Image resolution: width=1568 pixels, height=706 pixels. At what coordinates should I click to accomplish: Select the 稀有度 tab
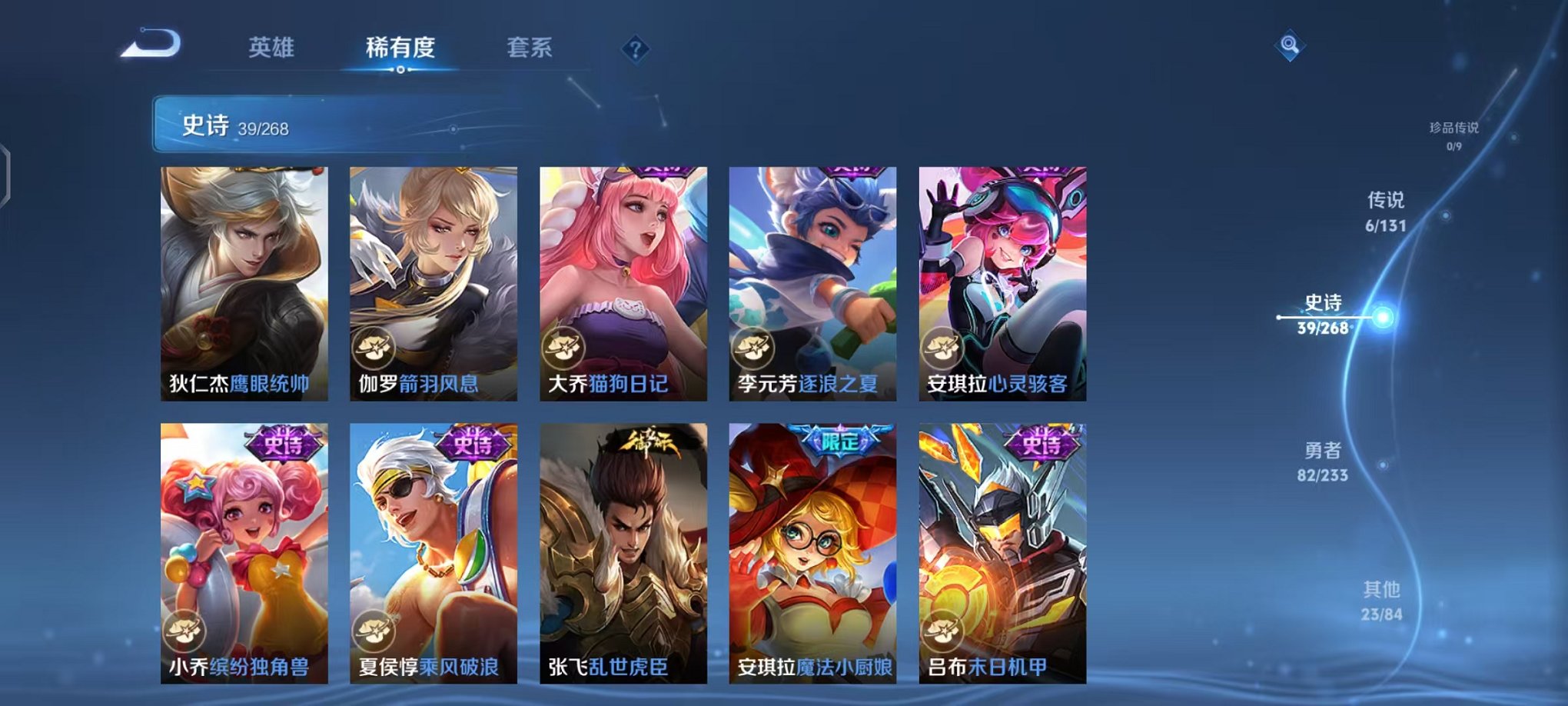click(x=400, y=48)
